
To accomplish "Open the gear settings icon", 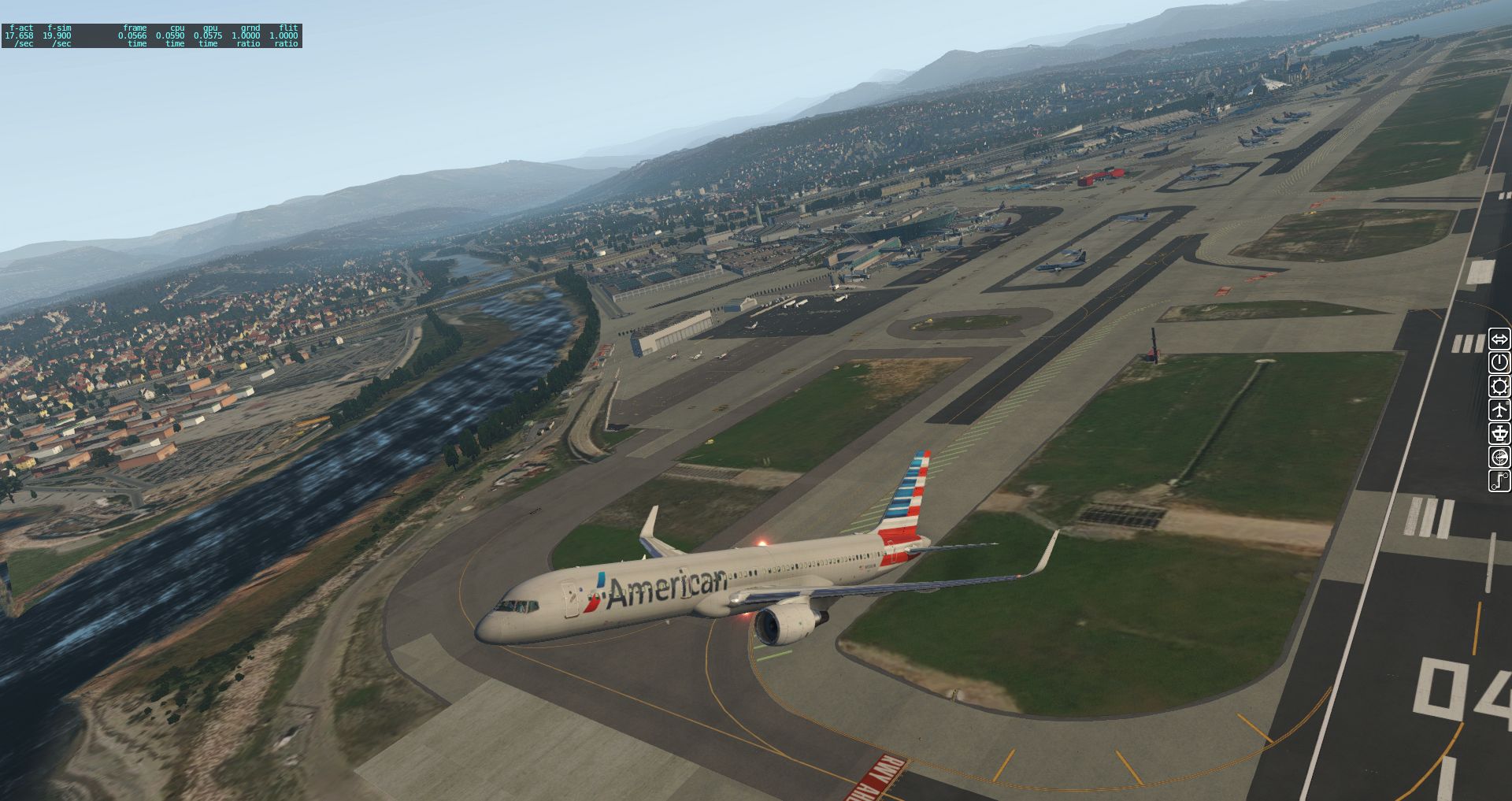I will 1499,386.
